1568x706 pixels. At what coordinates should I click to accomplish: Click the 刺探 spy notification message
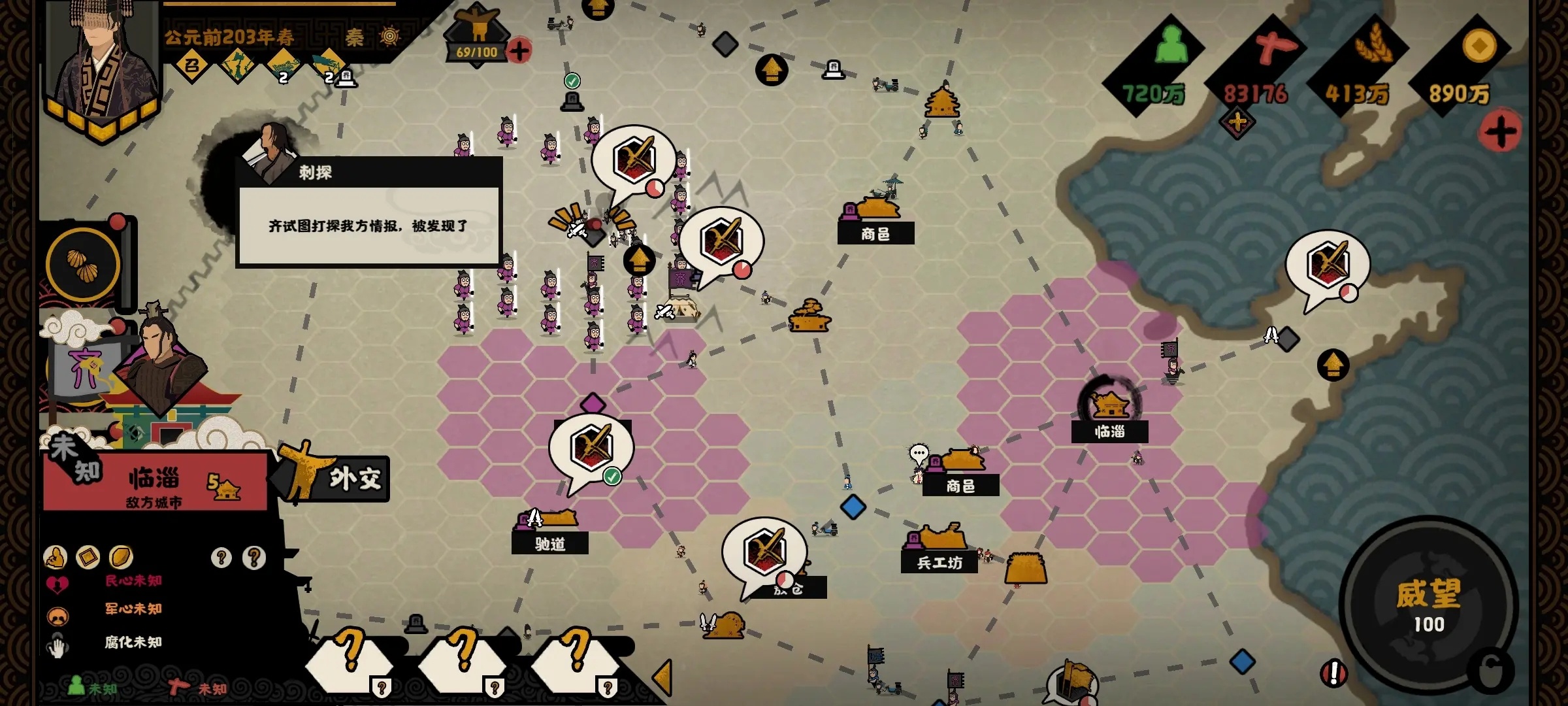pos(369,226)
